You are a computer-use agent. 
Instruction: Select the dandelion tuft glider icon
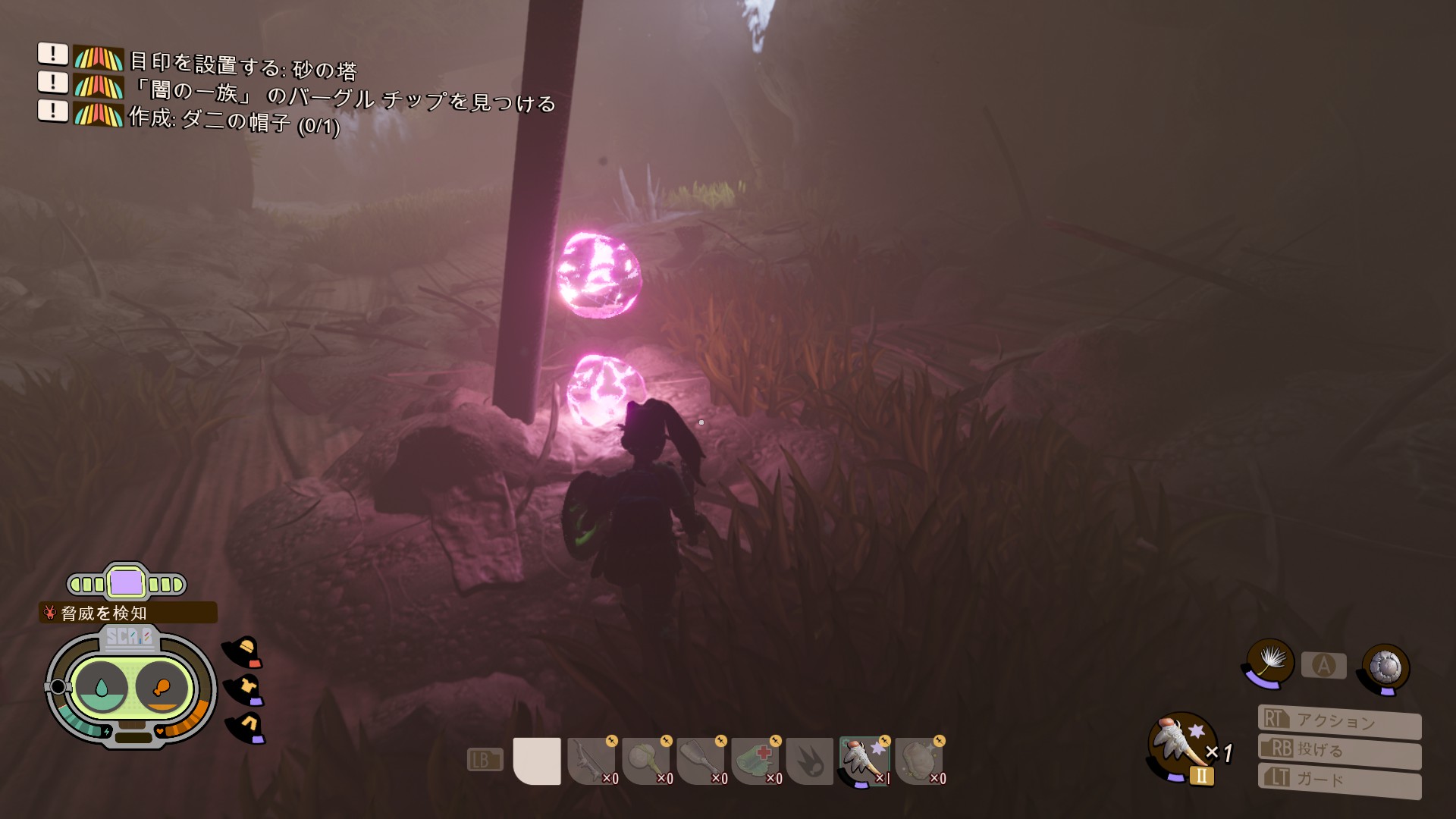pyautogui.click(x=1269, y=662)
